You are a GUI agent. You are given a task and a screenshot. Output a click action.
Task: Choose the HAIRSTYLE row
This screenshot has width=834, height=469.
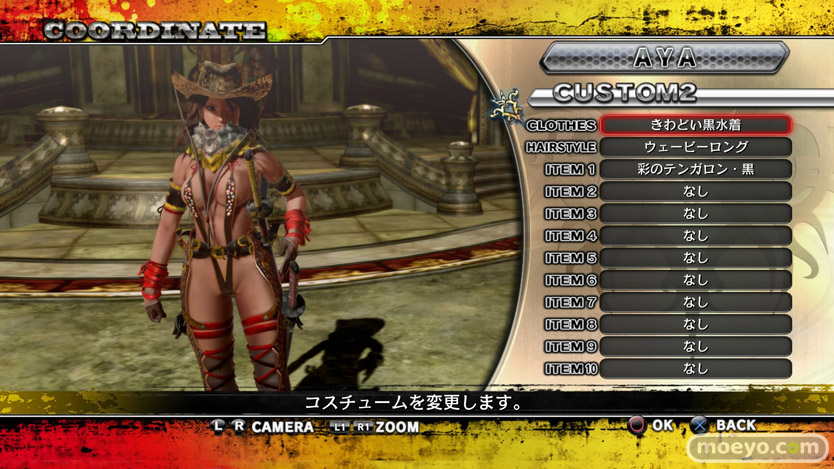696,147
